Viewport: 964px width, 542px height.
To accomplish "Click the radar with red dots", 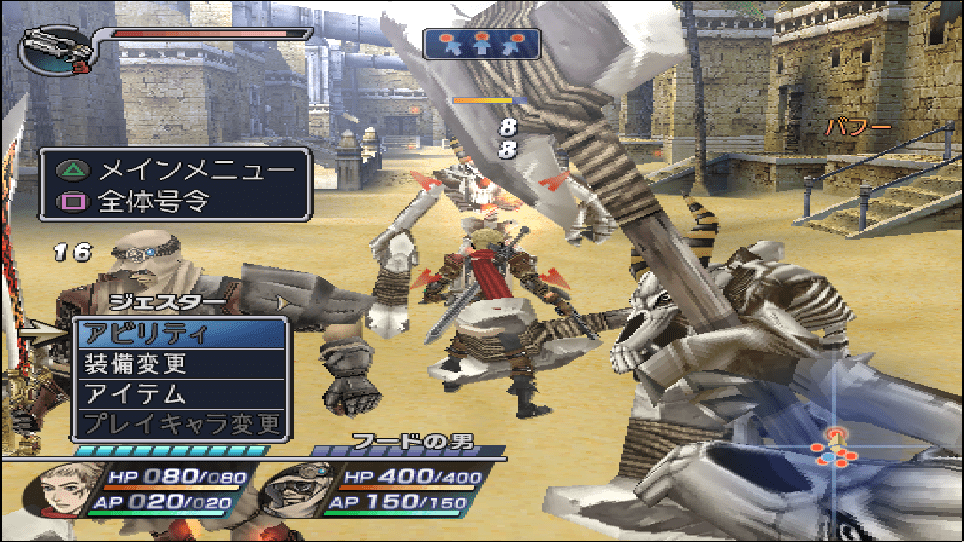I will [x=836, y=452].
